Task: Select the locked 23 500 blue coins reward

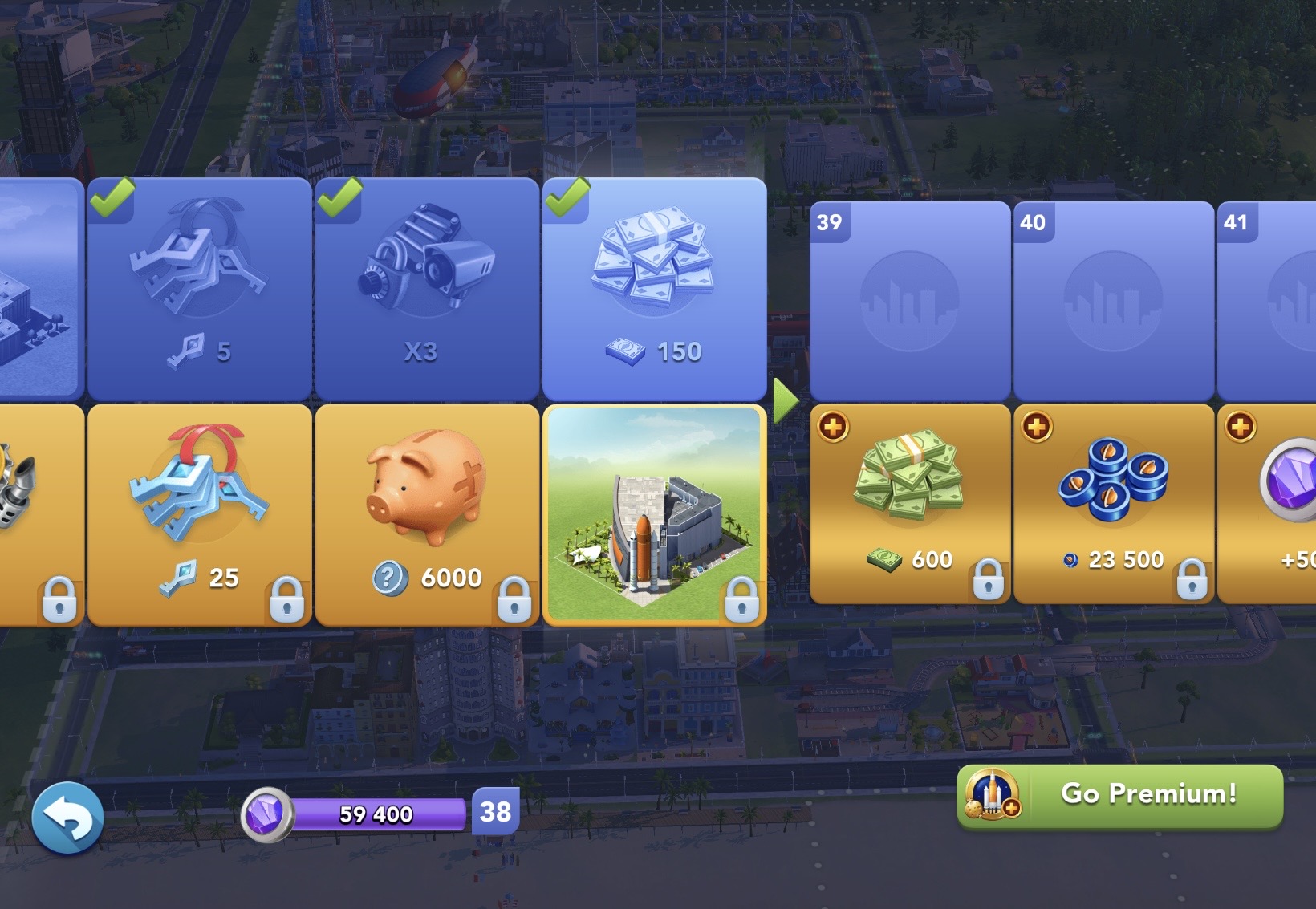Action: 1113,504
